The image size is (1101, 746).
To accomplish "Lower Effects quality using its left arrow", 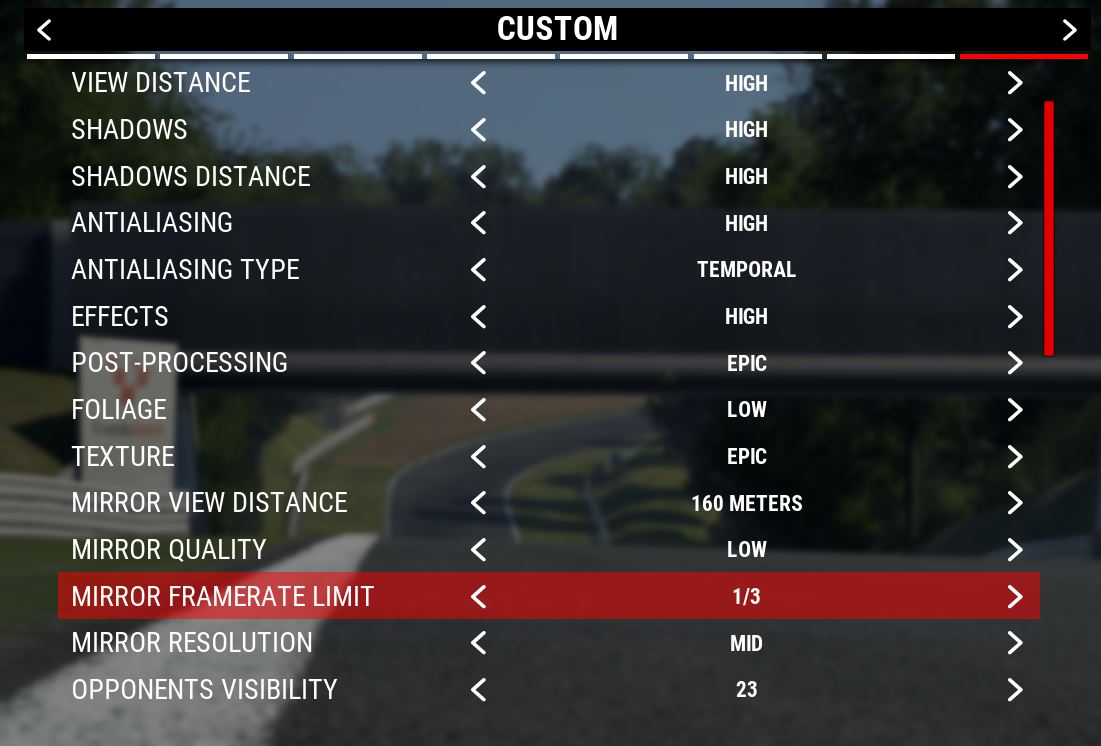I will click(x=478, y=317).
